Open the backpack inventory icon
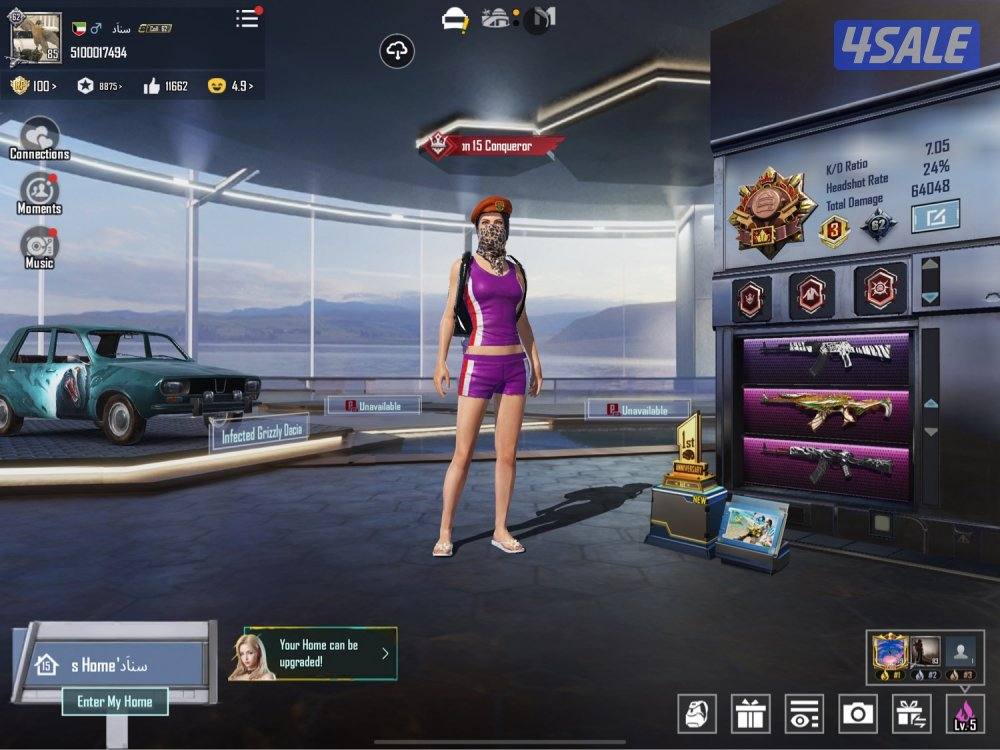This screenshot has height=750, width=1000. click(x=697, y=713)
